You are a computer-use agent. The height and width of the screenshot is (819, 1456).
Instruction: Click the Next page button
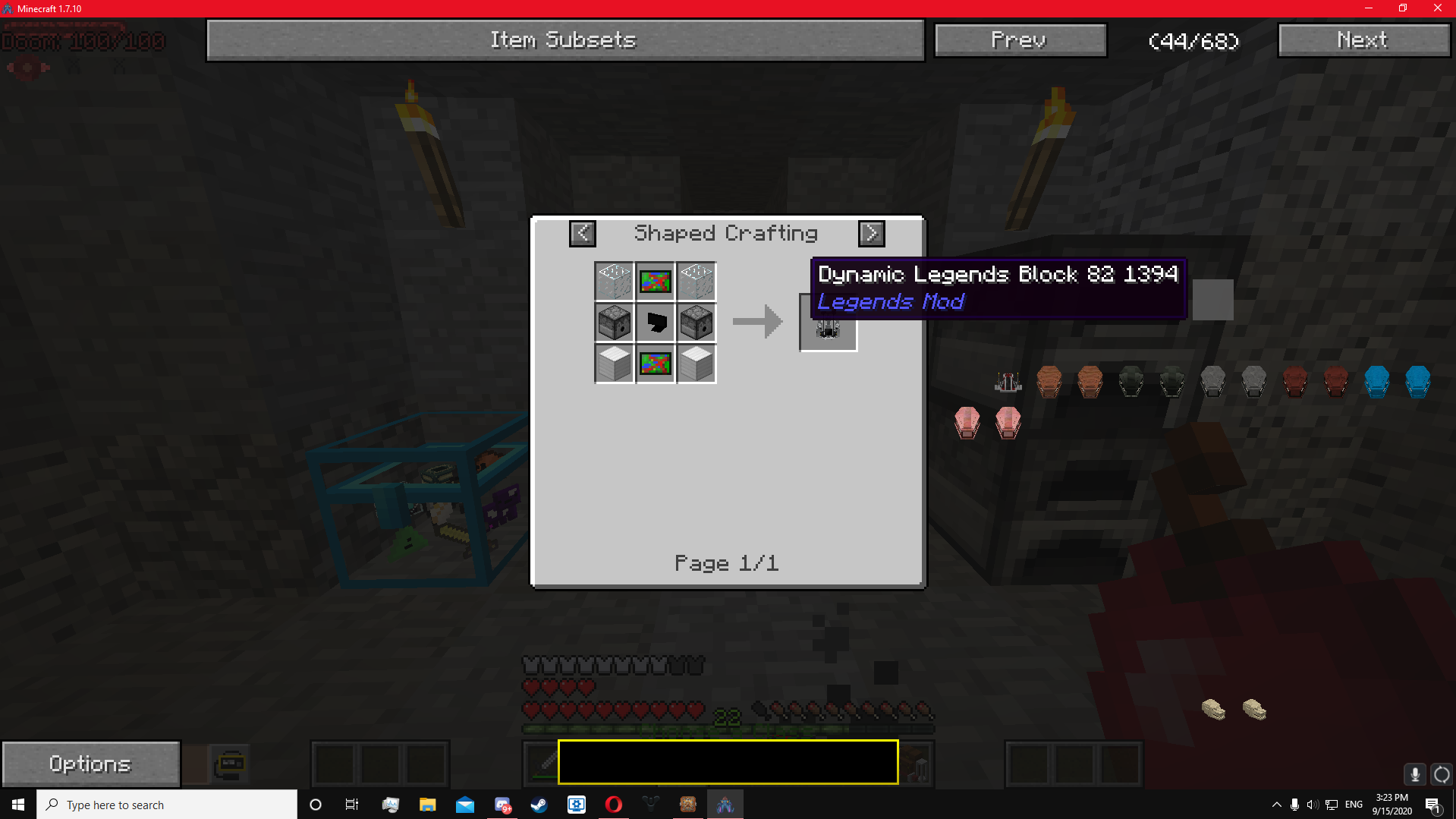point(1363,39)
